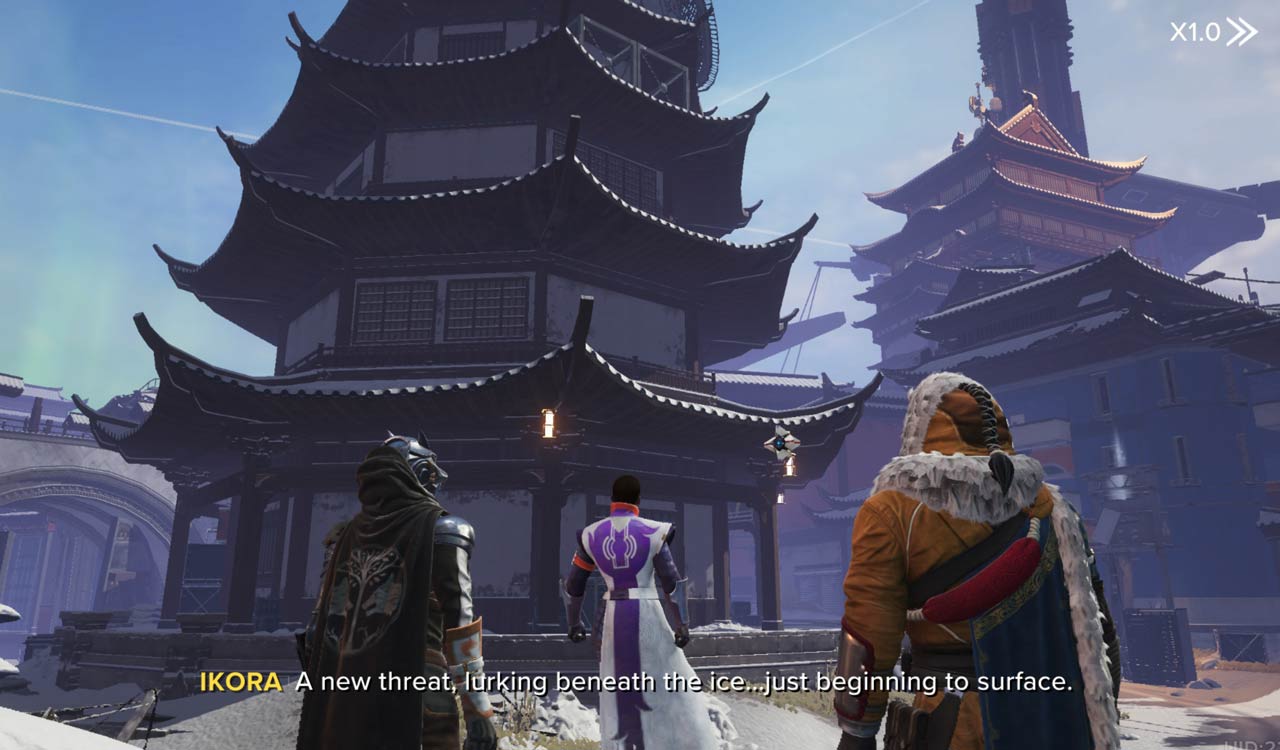The image size is (1280, 750).
Task: Click the glowing lantern on the right pillar
Action: 790,468
